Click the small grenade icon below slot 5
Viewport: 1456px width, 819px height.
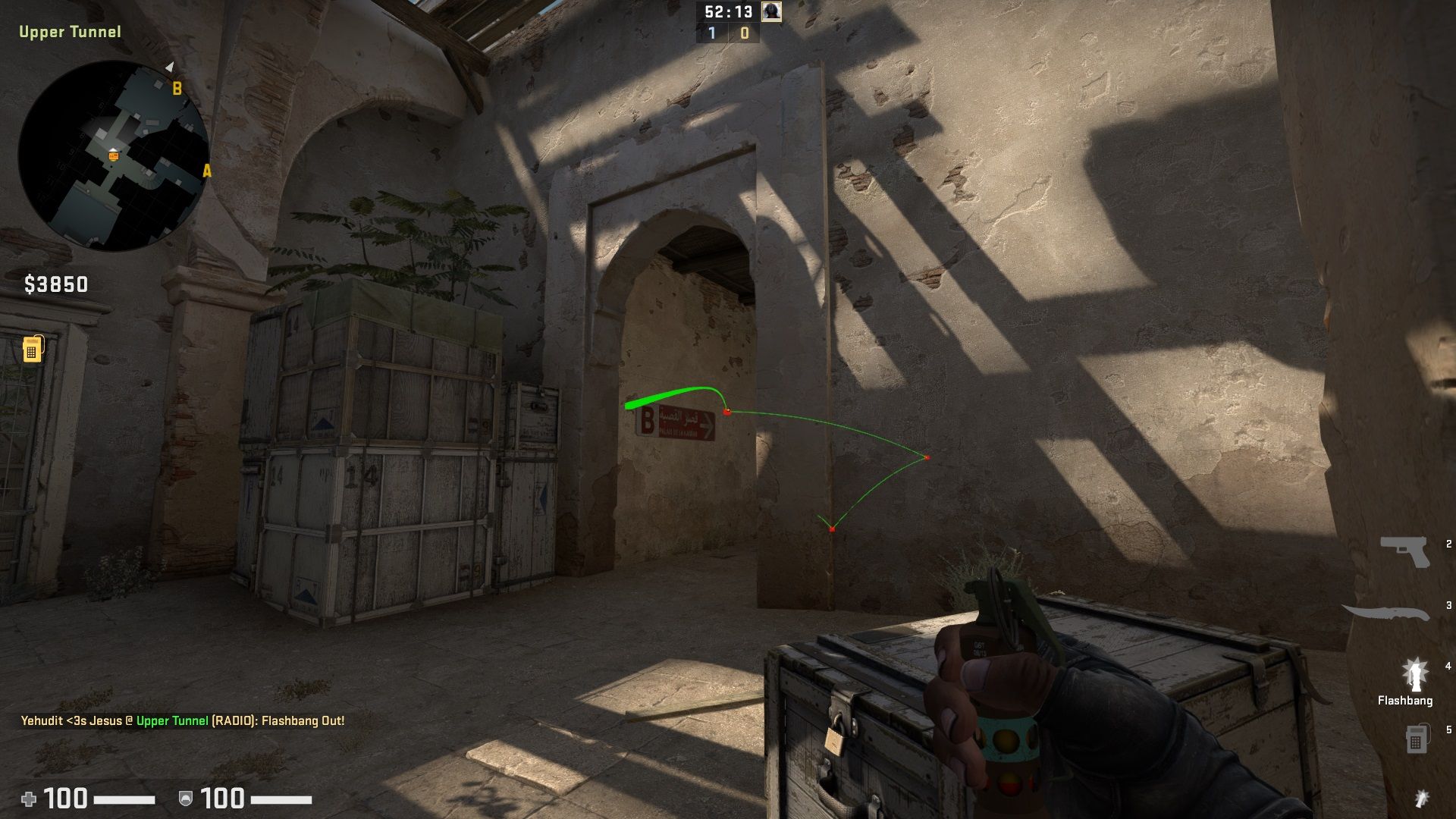click(x=1422, y=799)
